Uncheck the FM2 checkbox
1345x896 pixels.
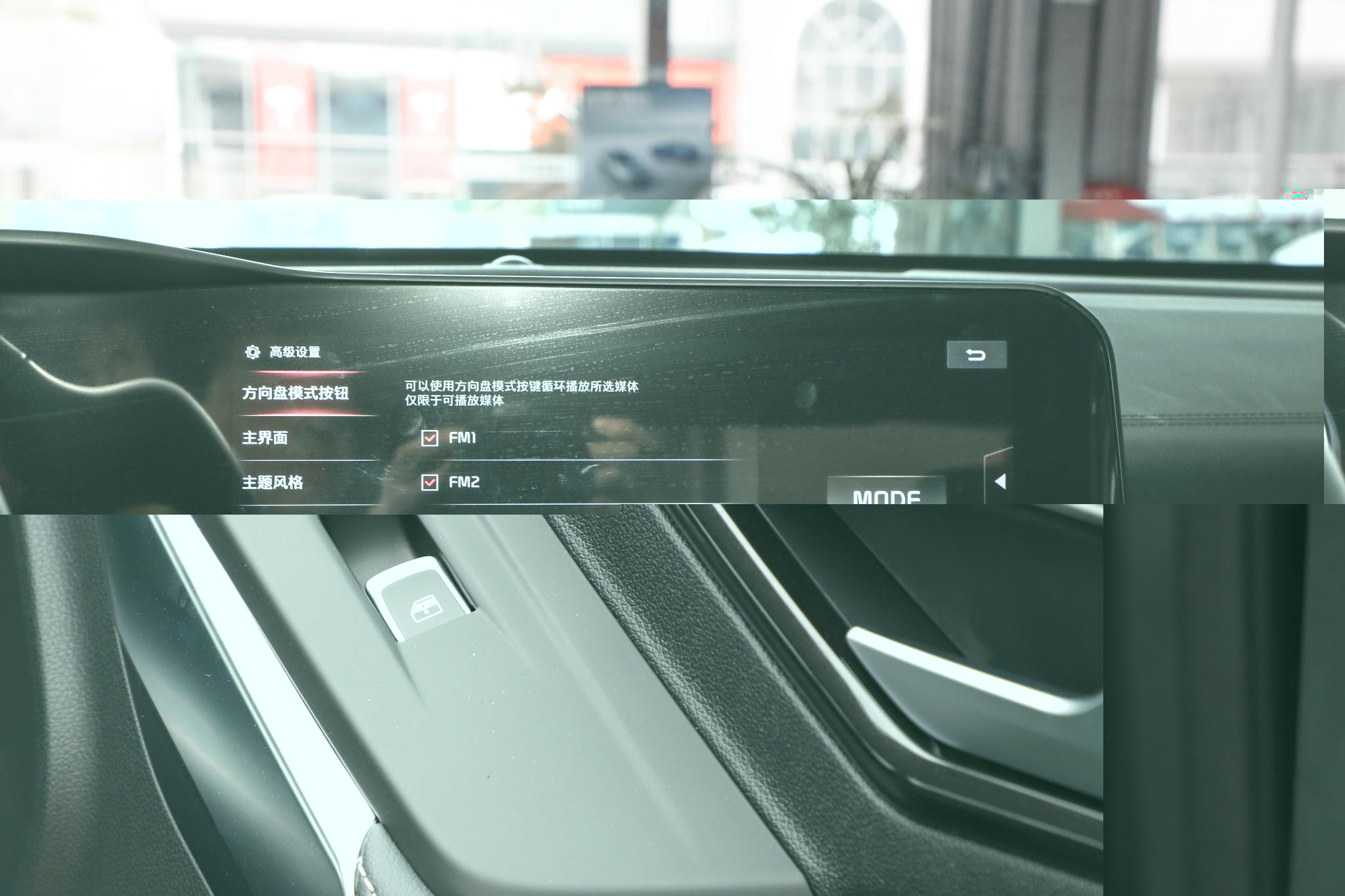(430, 482)
